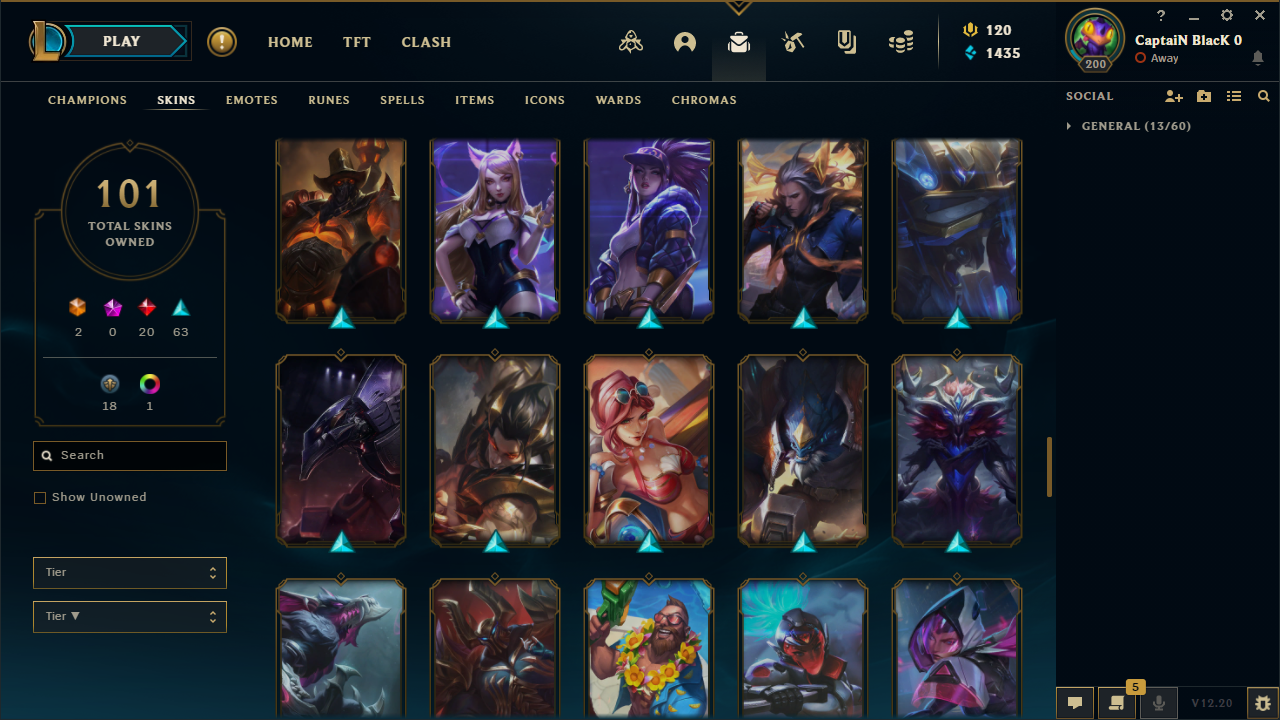This screenshot has height=720, width=1280.
Task: View the CHROMAS tab
Action: (704, 100)
